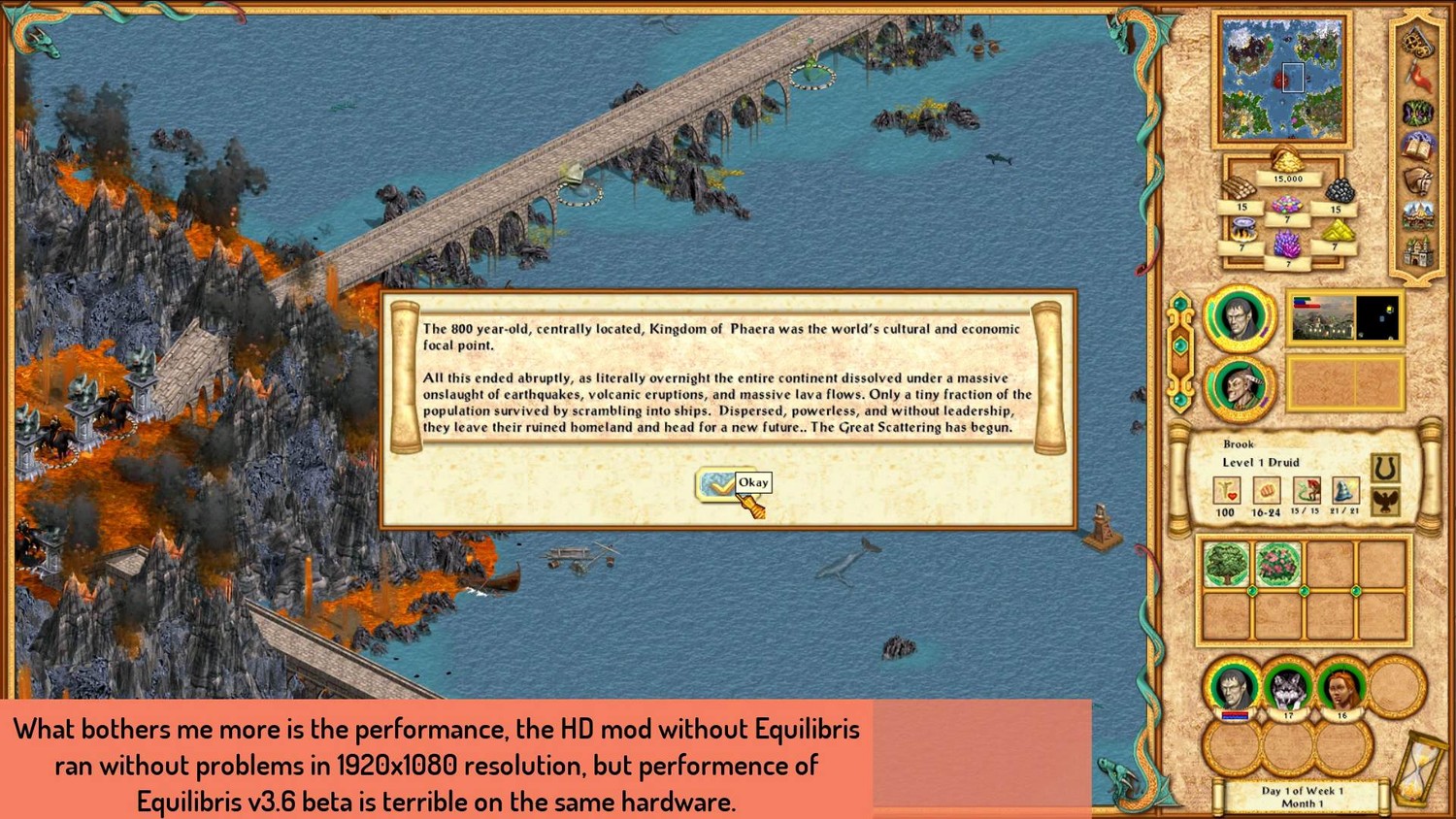Select the green tree skill slot

(1226, 564)
